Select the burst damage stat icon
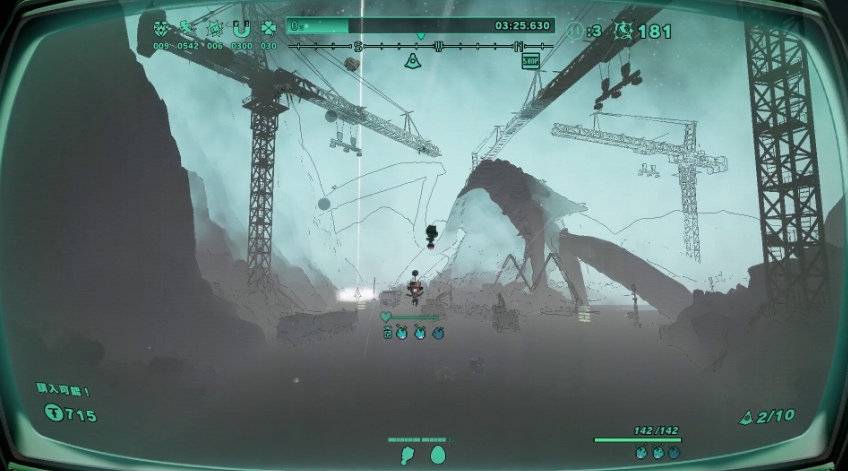Screen dimensions: 848x471 [x=214, y=29]
